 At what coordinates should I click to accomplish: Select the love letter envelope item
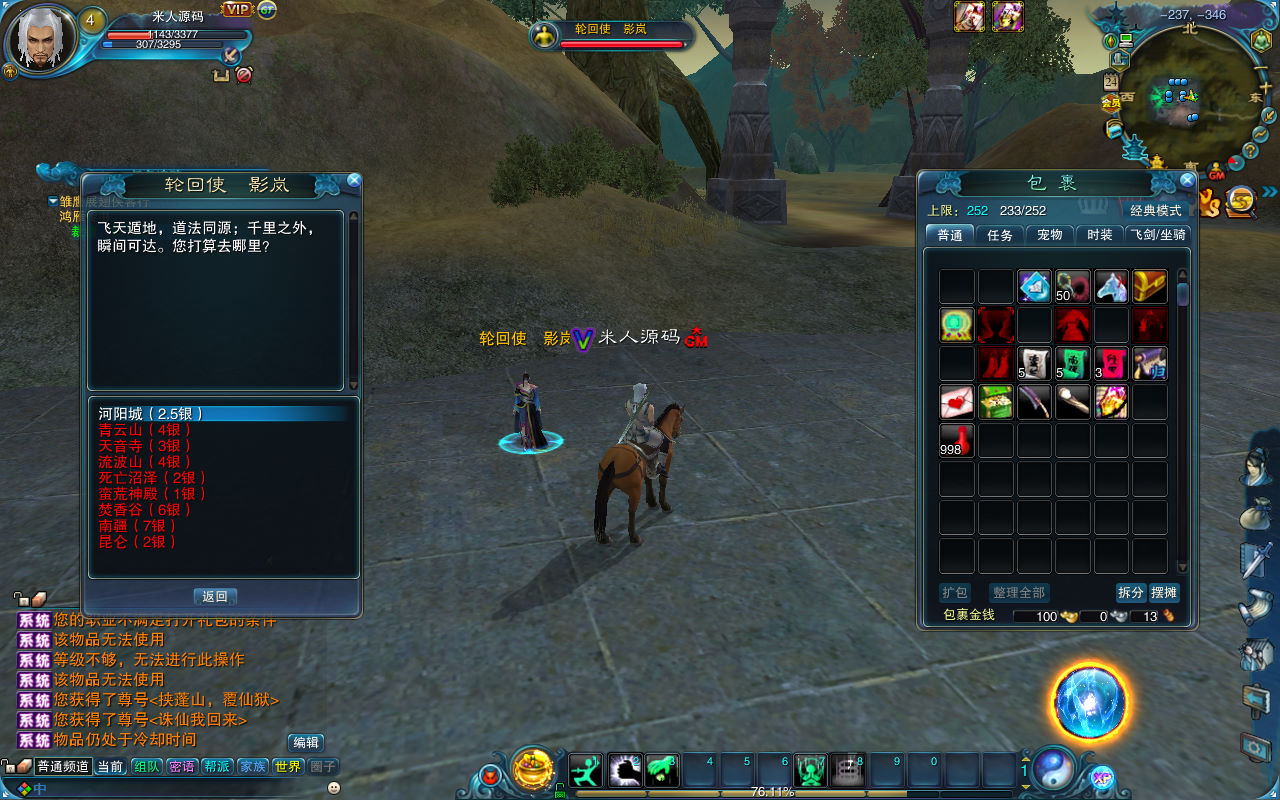(957, 402)
